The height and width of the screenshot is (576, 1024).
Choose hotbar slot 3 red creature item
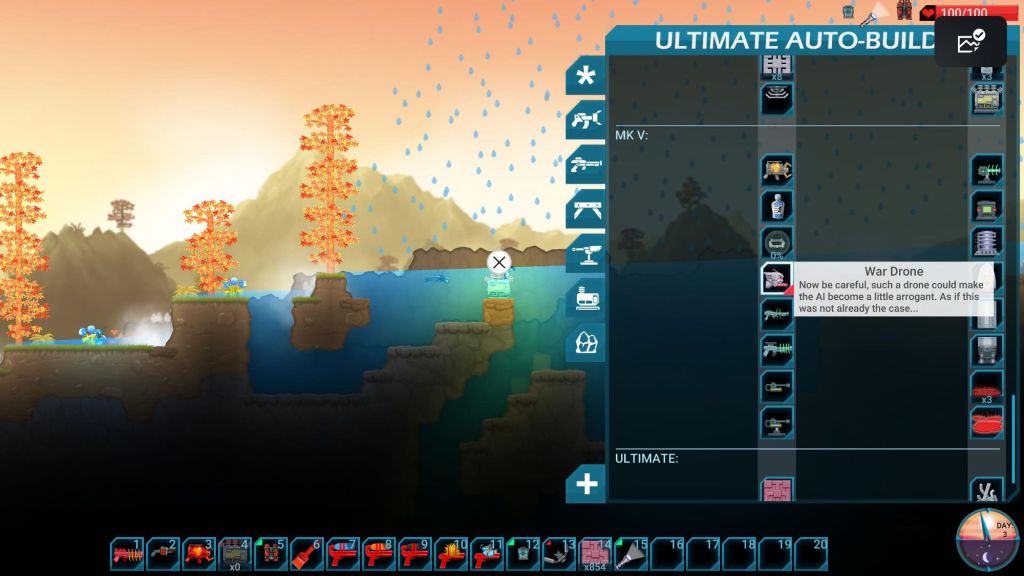click(x=199, y=554)
